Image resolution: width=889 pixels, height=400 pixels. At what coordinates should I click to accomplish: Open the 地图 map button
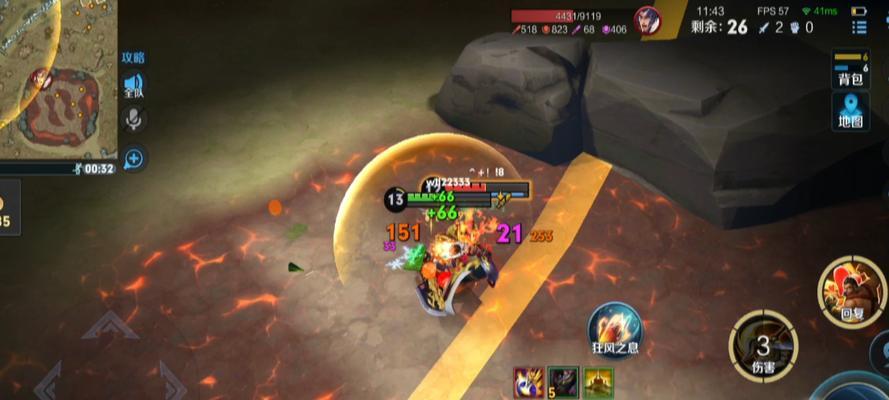point(850,111)
